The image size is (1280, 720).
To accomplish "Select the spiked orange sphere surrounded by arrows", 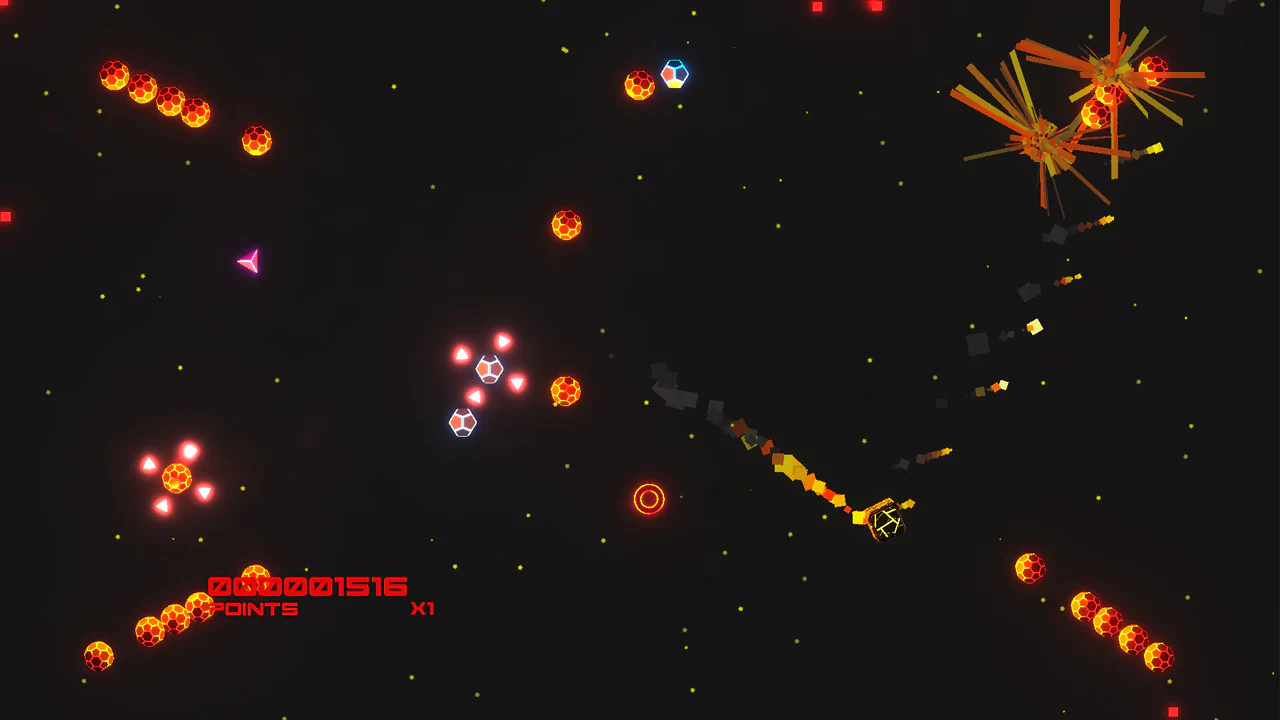I will coord(176,478).
